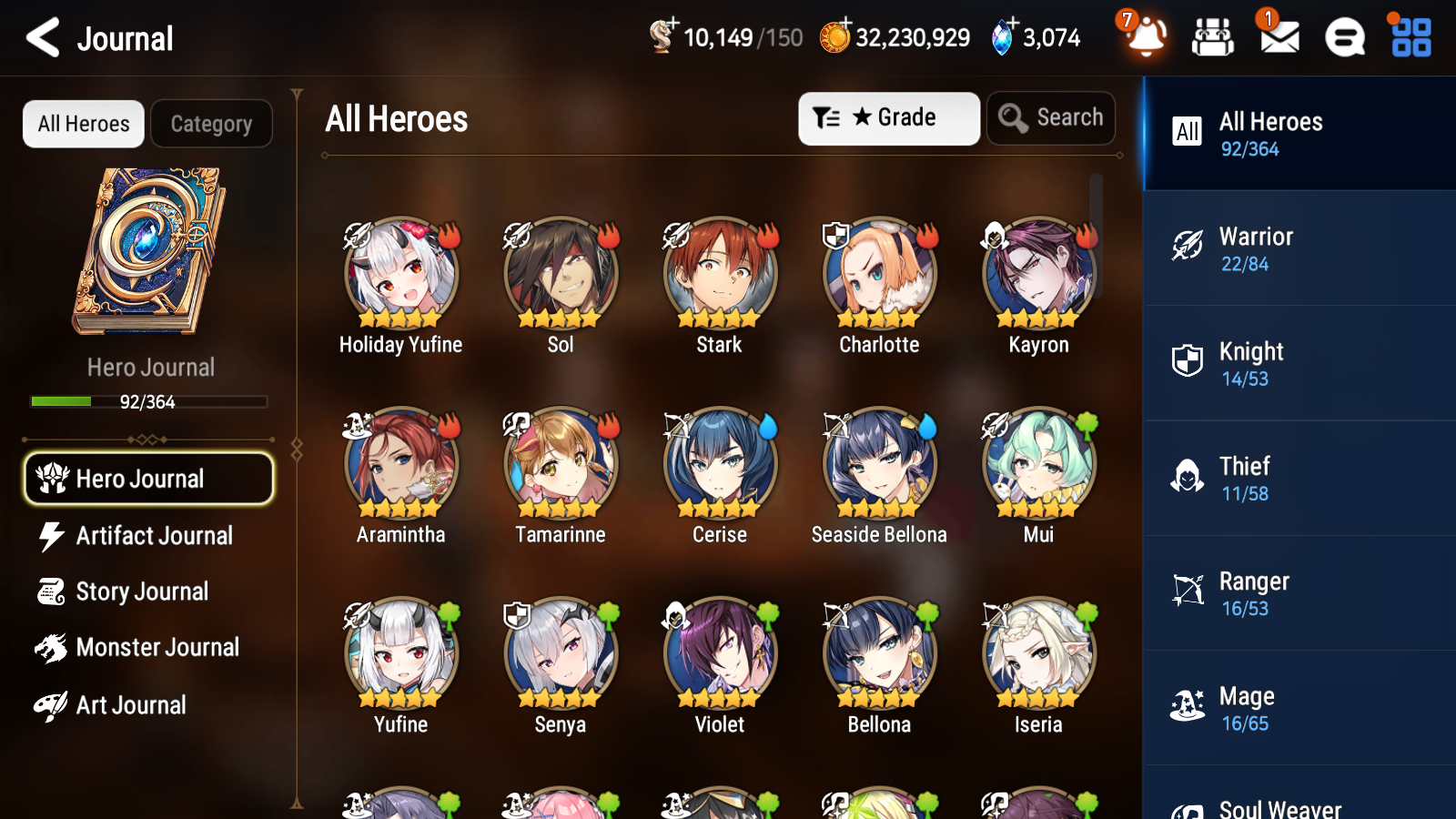
Task: Switch to the Category tab
Action: (211, 124)
